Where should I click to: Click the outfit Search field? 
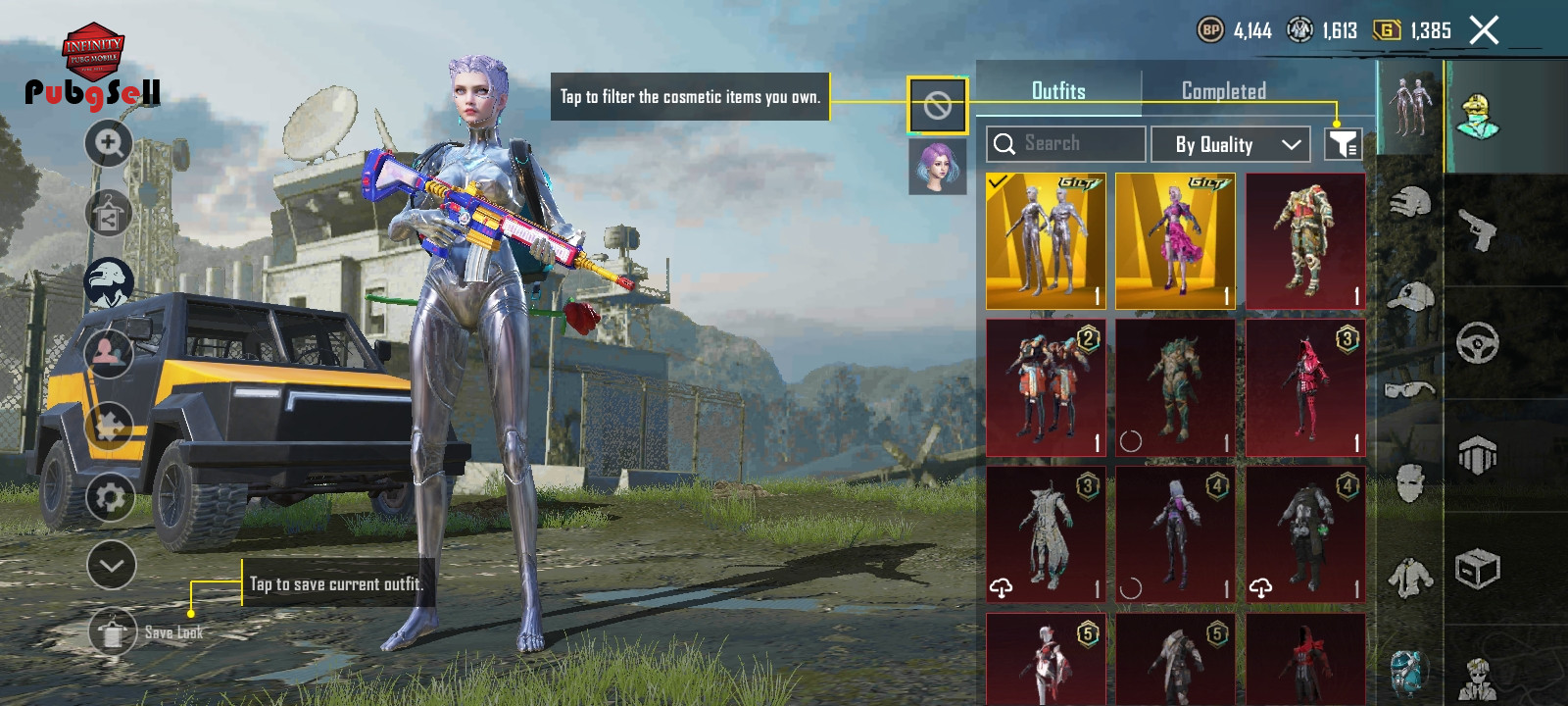click(x=1066, y=144)
